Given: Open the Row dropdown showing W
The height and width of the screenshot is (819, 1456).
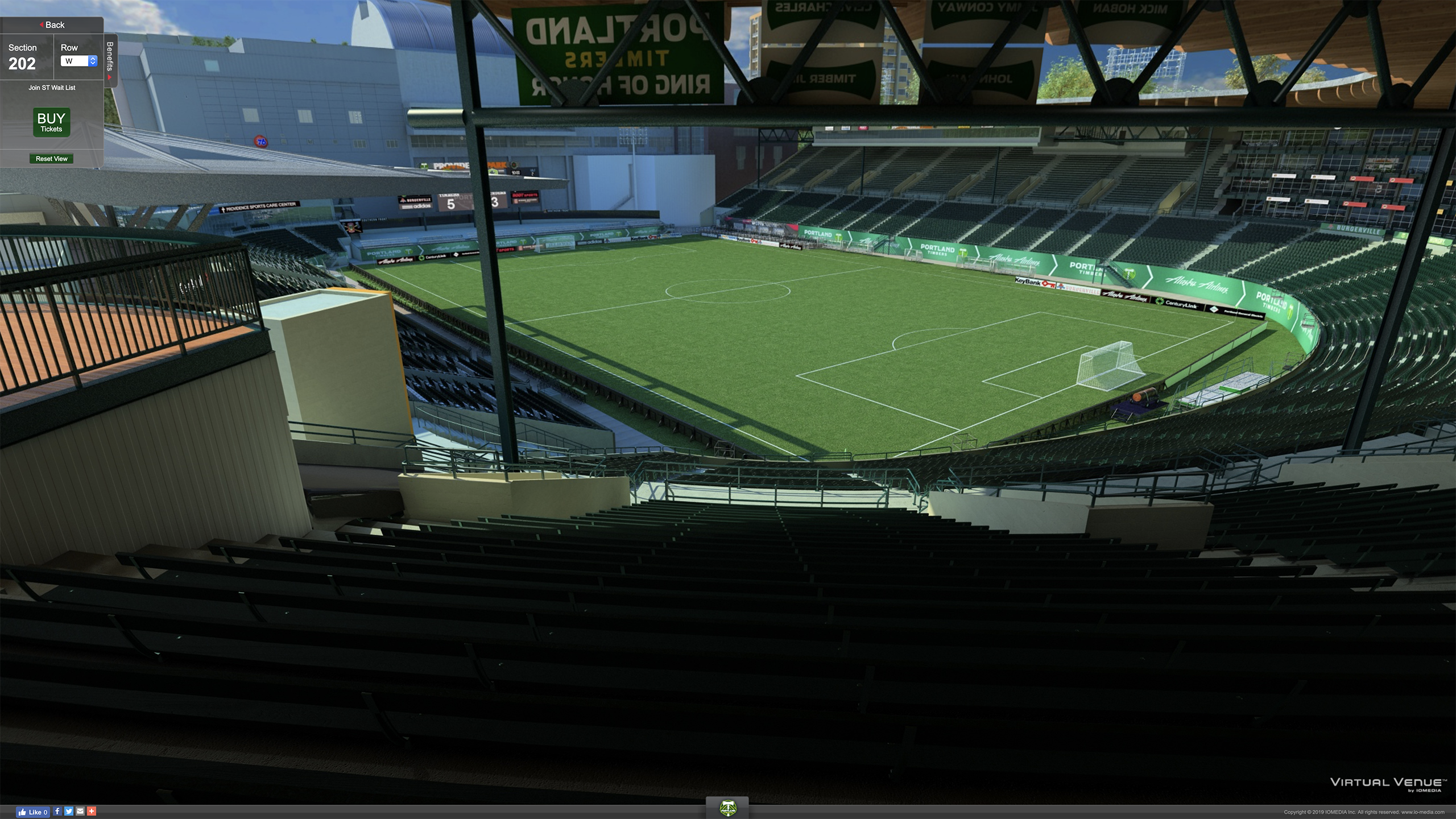Looking at the screenshot, I should pos(79,61).
